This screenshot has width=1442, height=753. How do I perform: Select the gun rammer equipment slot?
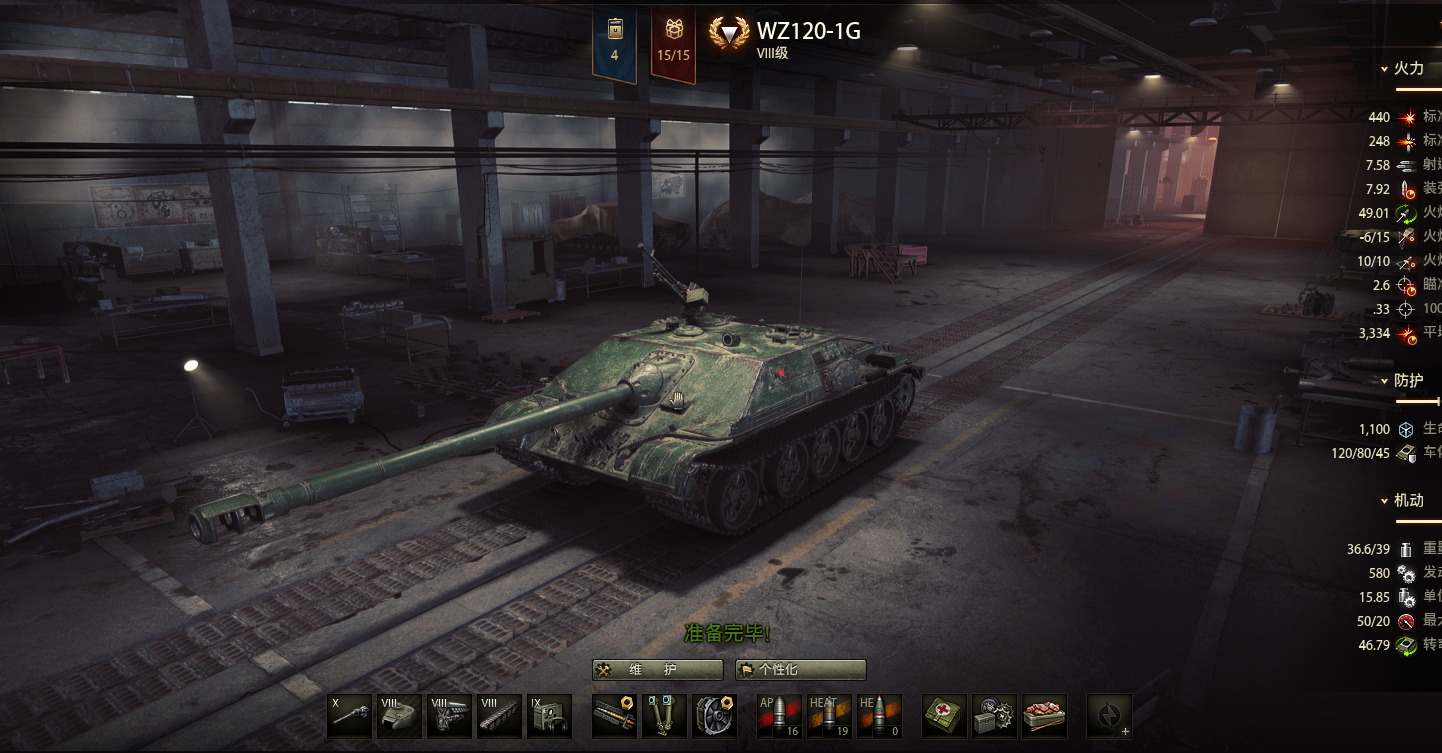pos(615,716)
